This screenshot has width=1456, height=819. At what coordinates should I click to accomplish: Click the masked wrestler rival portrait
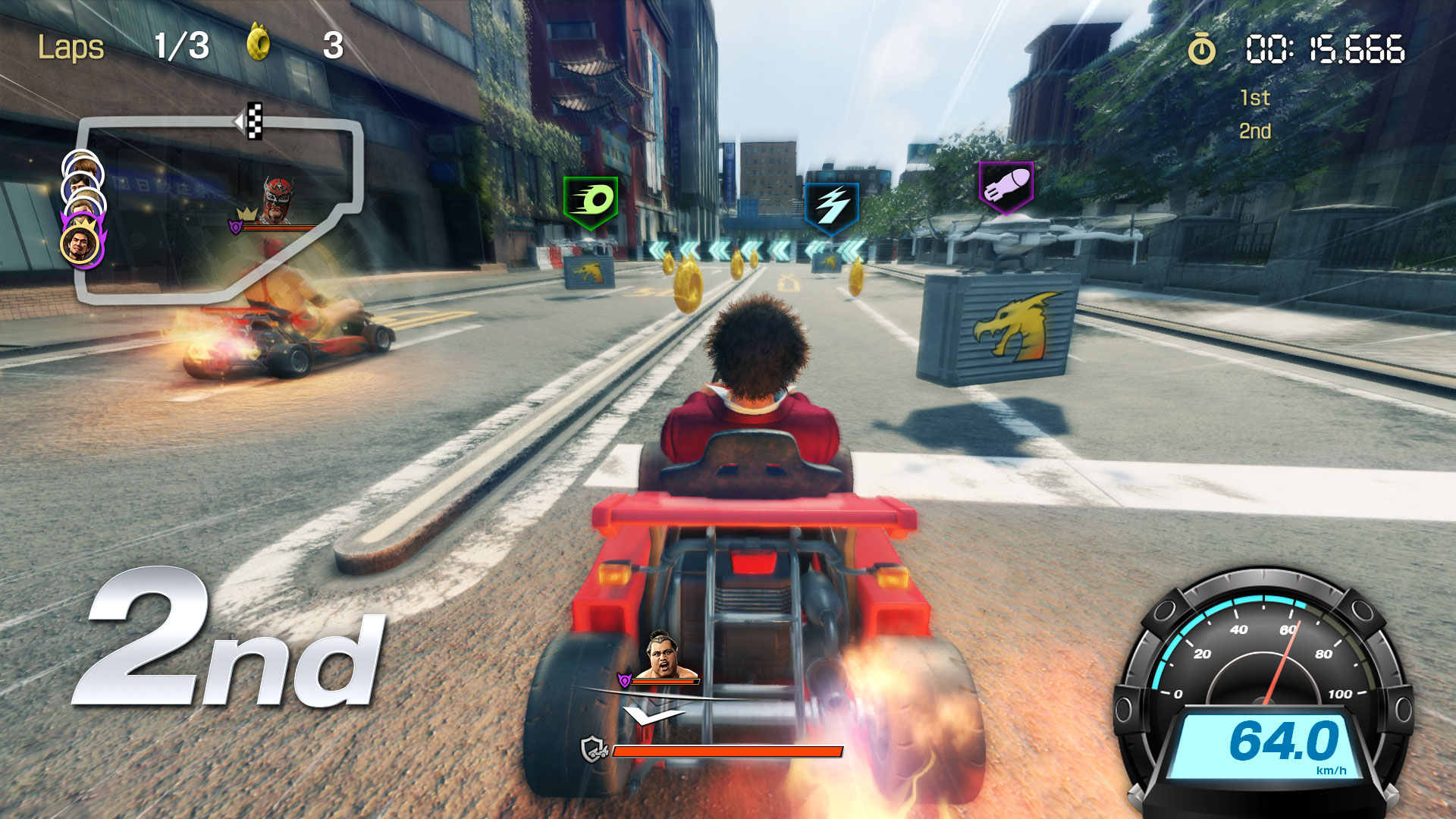[x=278, y=200]
